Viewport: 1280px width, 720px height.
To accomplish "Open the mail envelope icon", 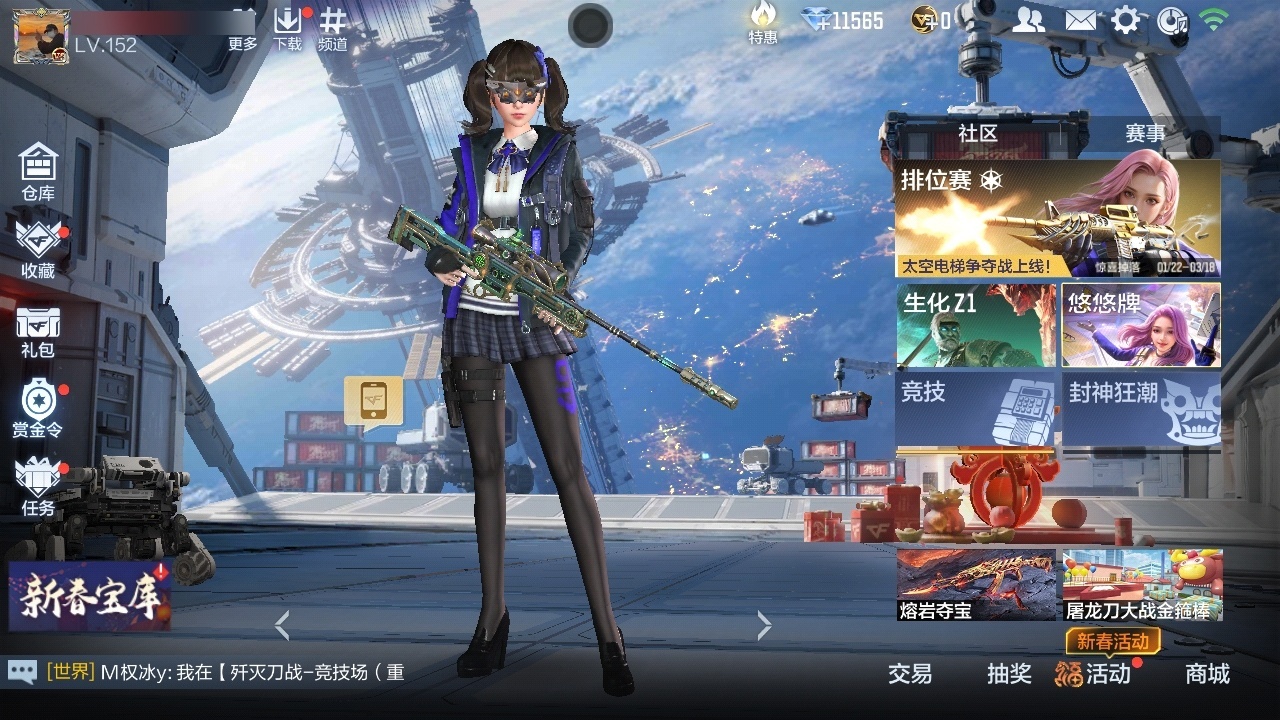I will tap(1079, 20).
